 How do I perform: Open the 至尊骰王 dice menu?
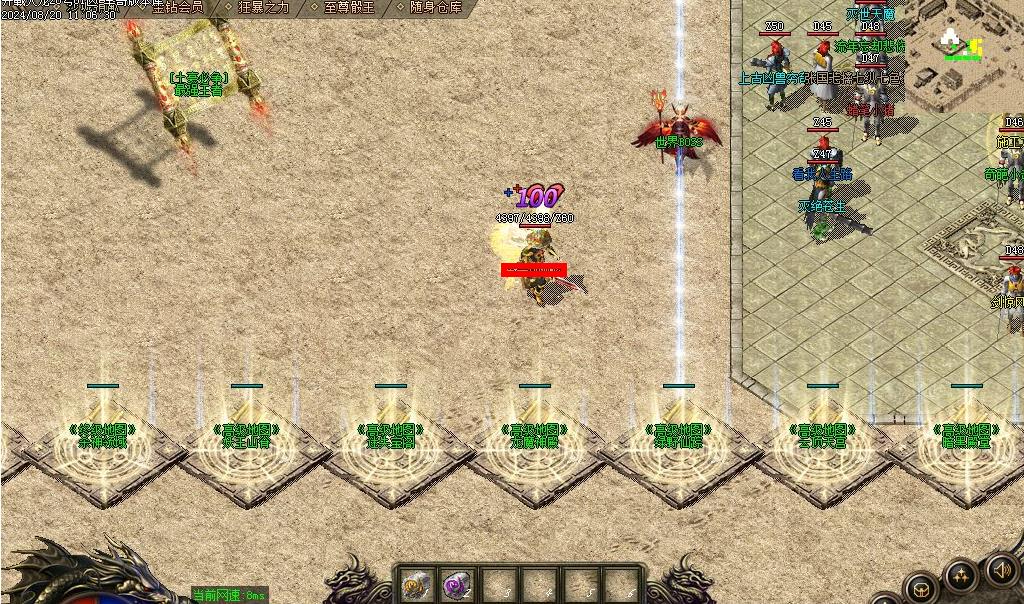coord(349,7)
